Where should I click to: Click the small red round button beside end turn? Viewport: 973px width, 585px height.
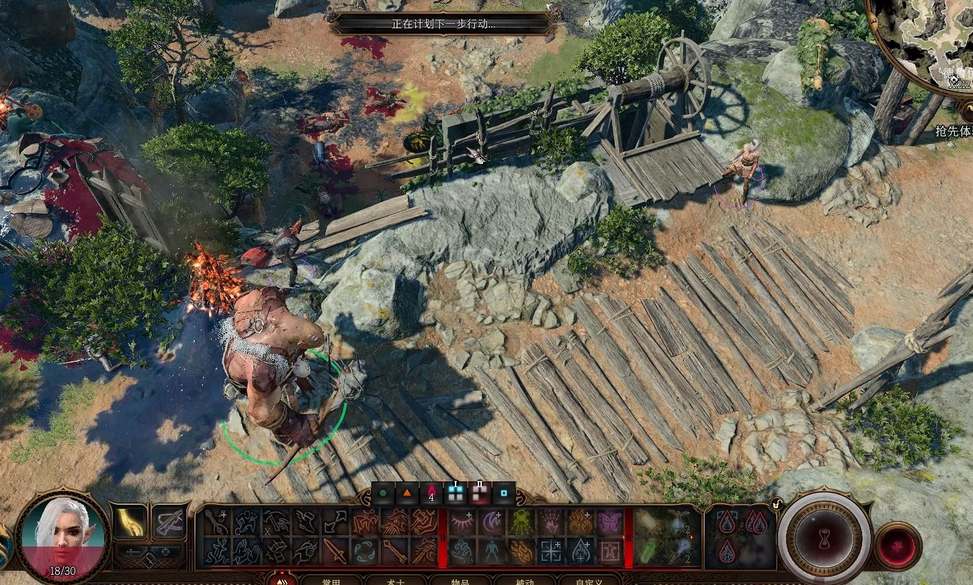(897, 546)
